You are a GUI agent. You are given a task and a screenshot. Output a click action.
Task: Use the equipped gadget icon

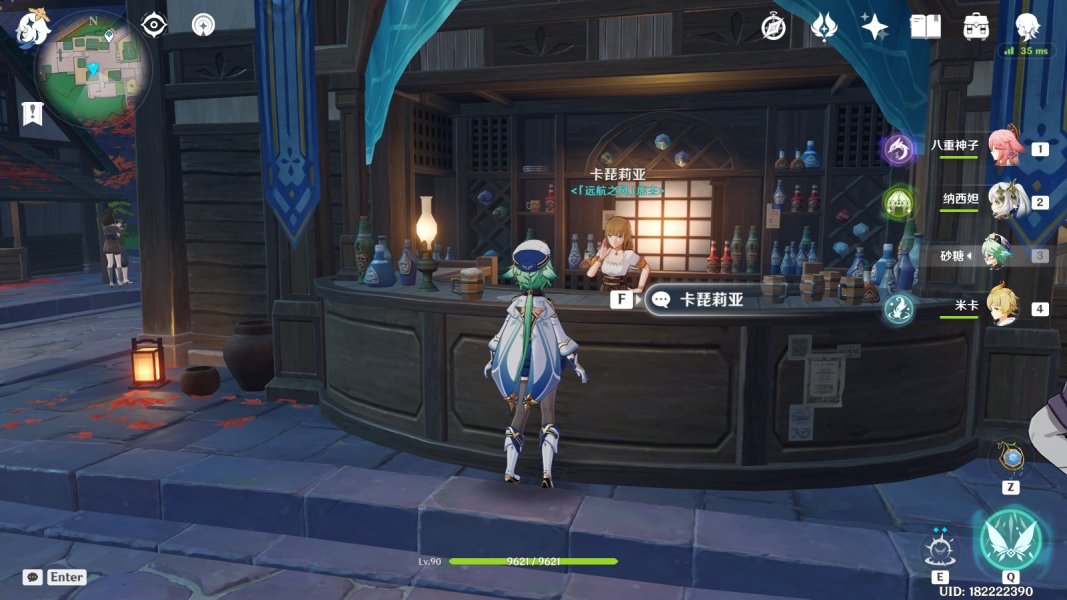coord(1011,460)
